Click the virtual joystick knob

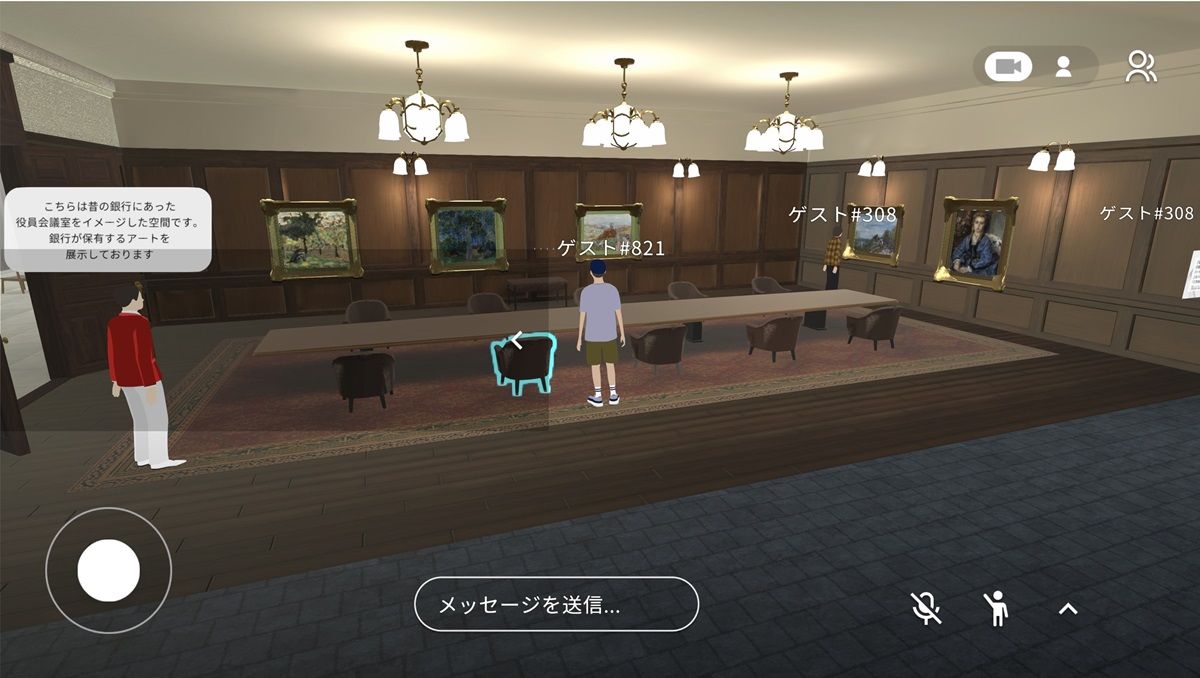(108, 570)
